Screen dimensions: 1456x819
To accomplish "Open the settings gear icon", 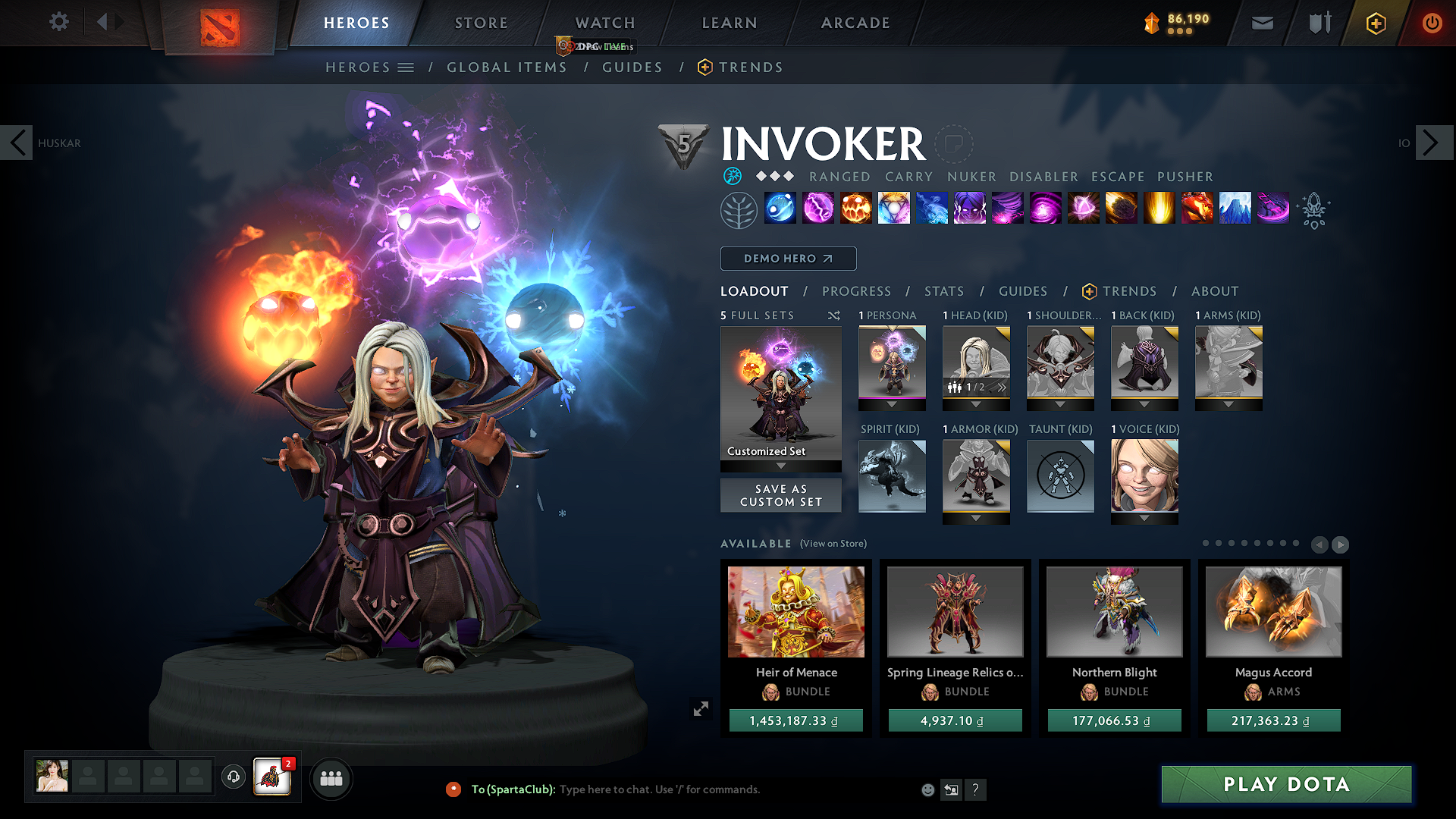I will (x=58, y=22).
